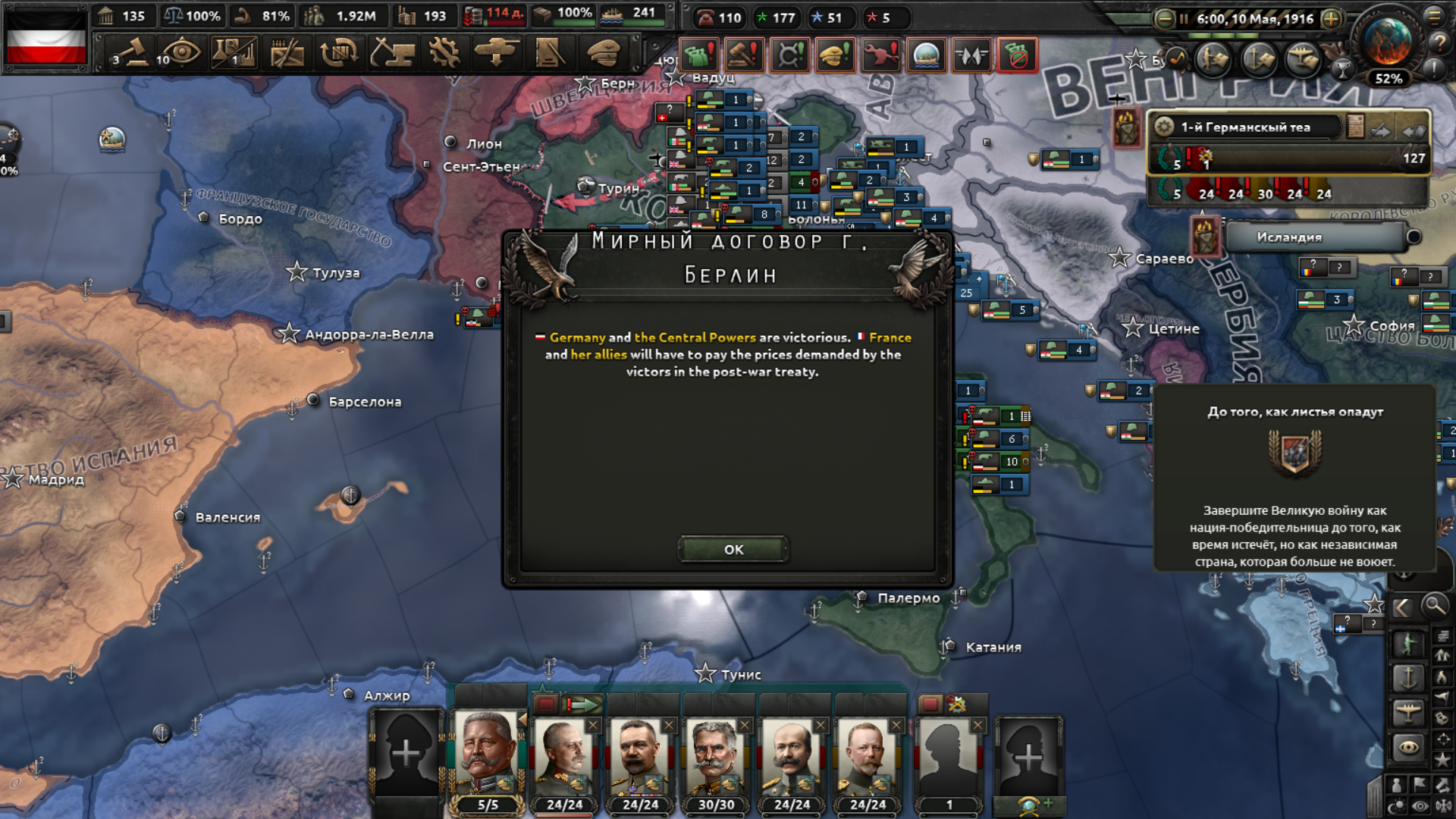Decrease game speed with the minus button

[x=1164, y=19]
